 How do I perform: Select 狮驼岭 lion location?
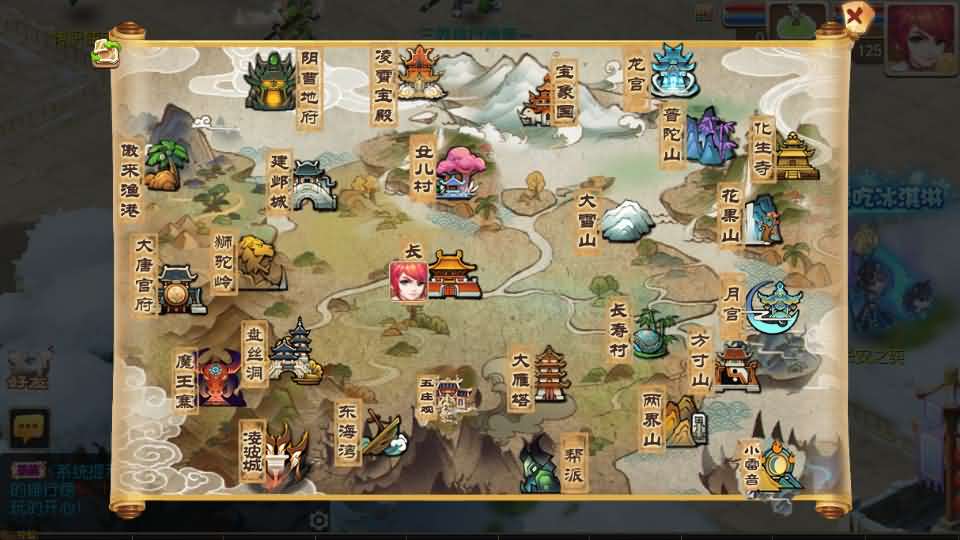point(258,263)
